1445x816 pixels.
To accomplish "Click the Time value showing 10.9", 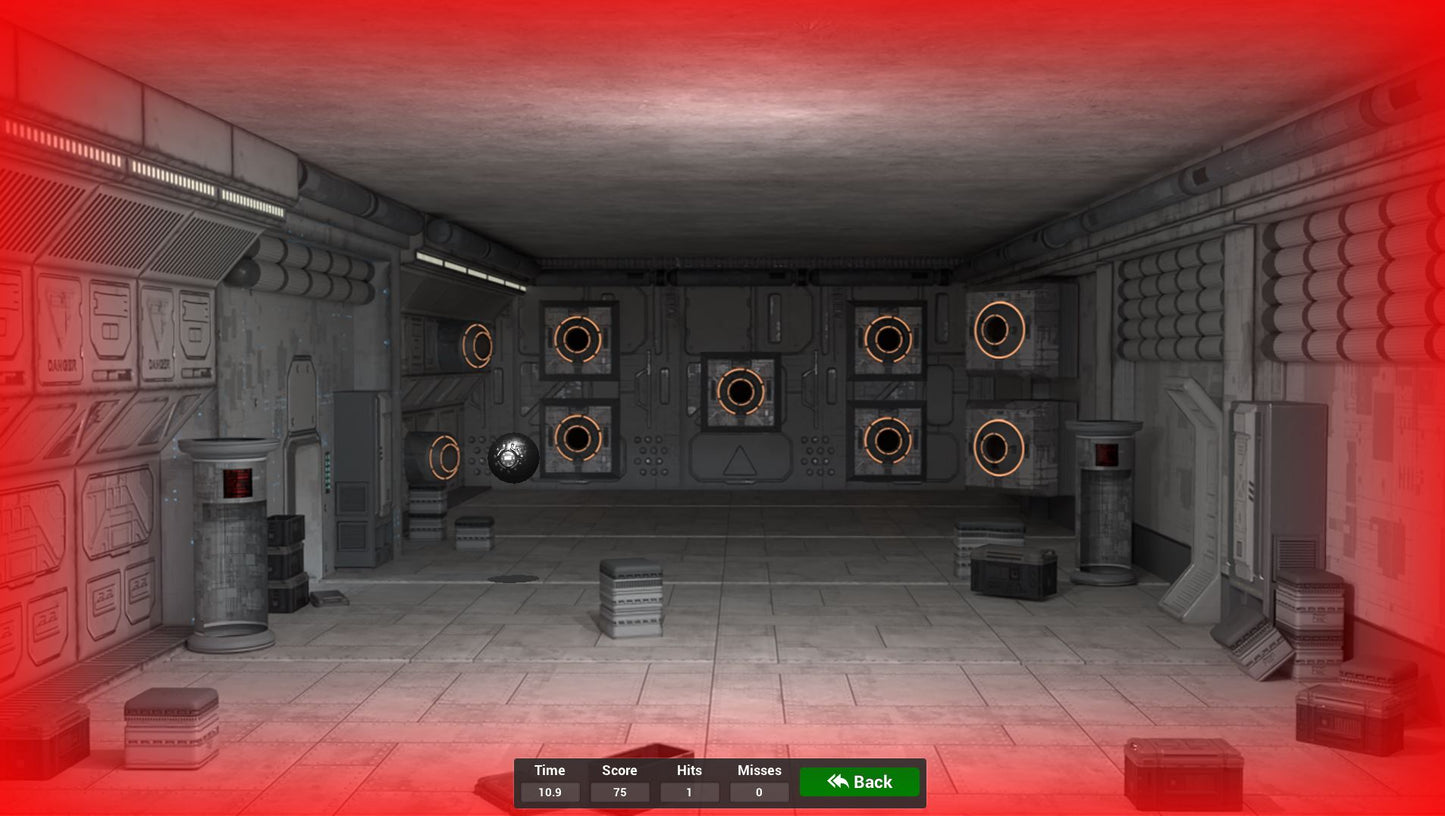I will point(549,792).
